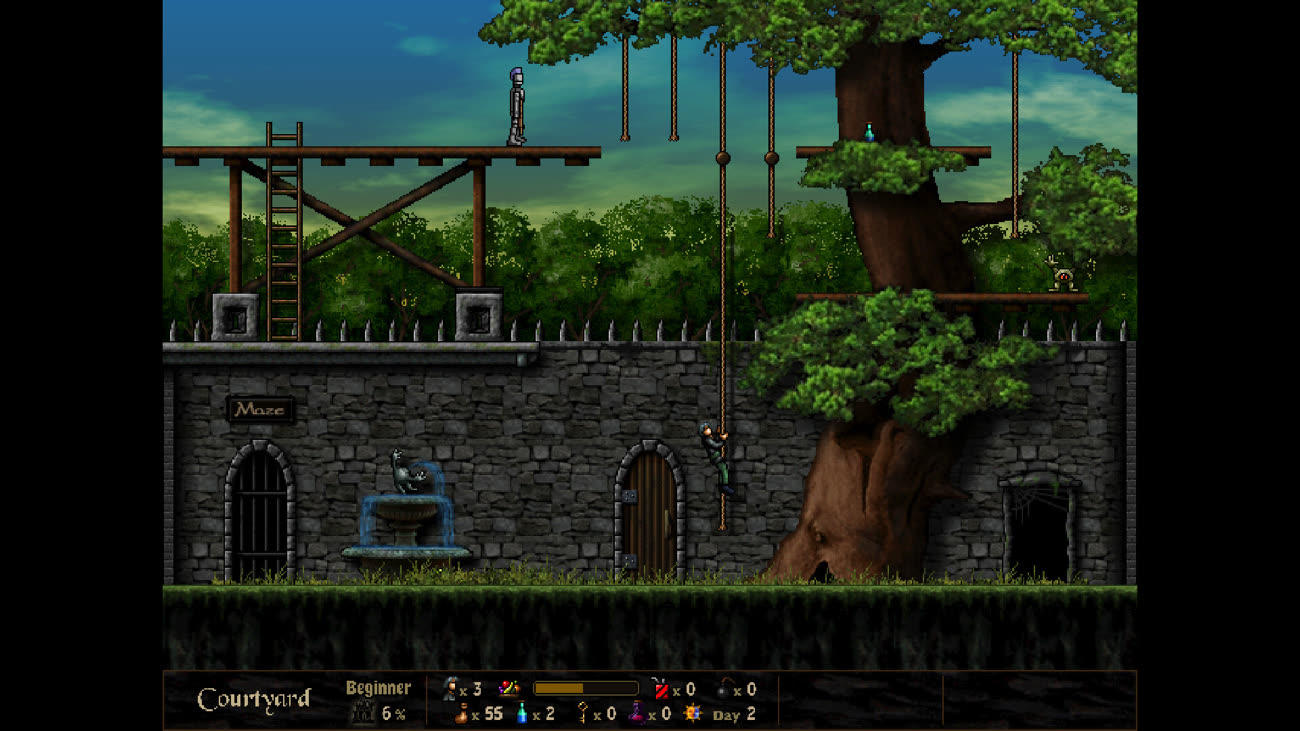
Task: Click the purple potion icon
Action: coord(636,714)
